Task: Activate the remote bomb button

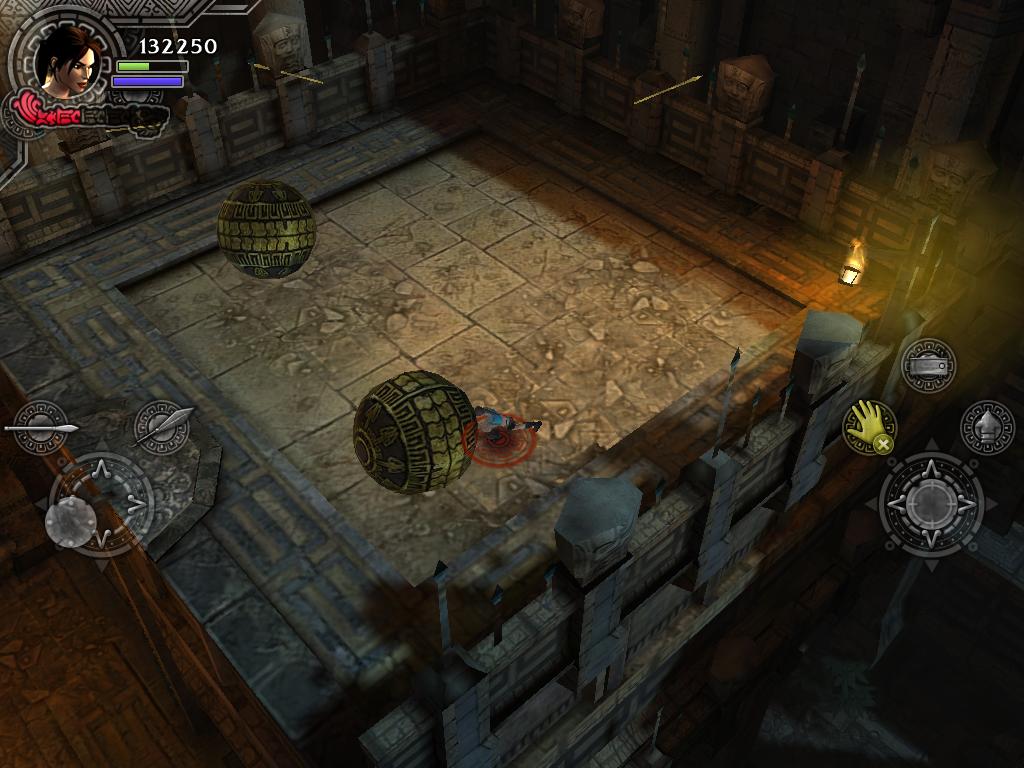Action: click(928, 366)
